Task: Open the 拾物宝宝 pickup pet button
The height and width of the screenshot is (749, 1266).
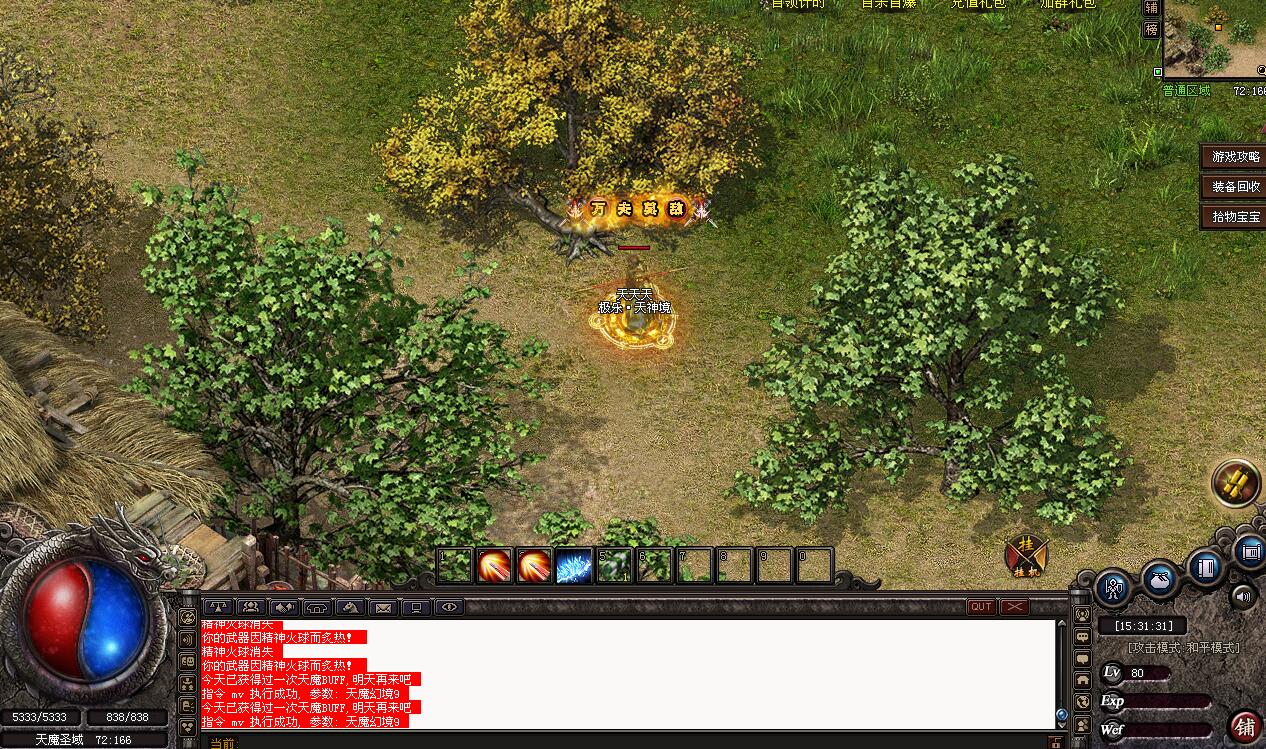Action: 1235,216
